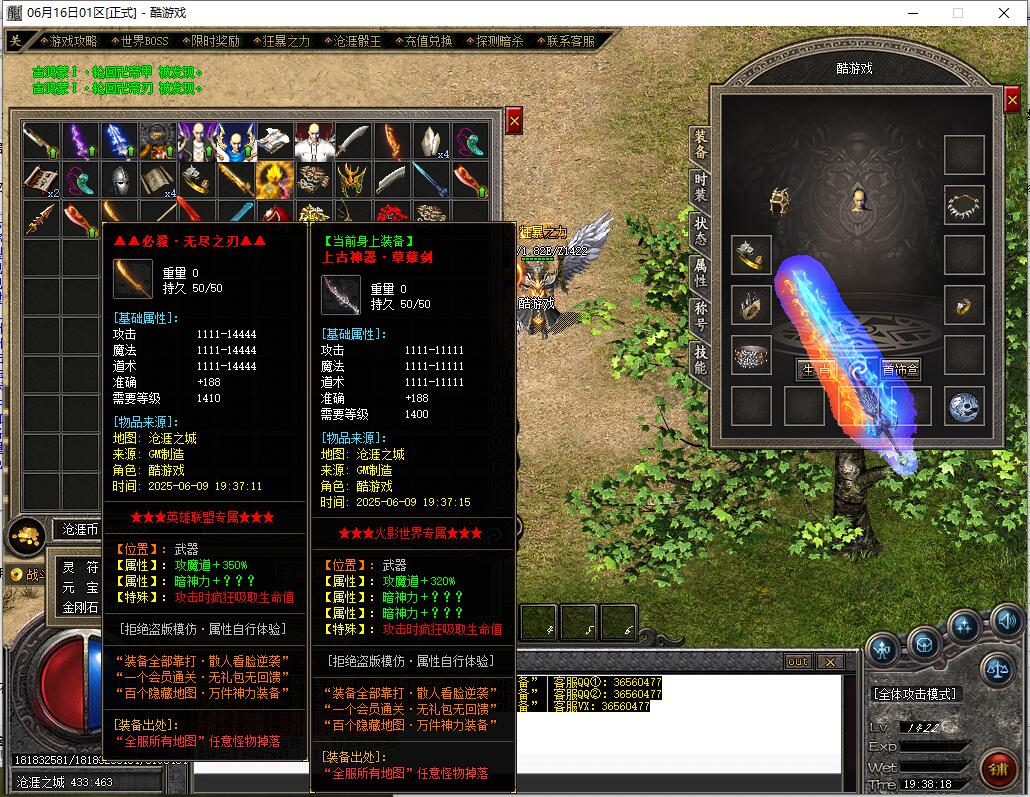Select the equipped spiked necklace slot
Screen dimensions: 1030x797
pos(964,205)
